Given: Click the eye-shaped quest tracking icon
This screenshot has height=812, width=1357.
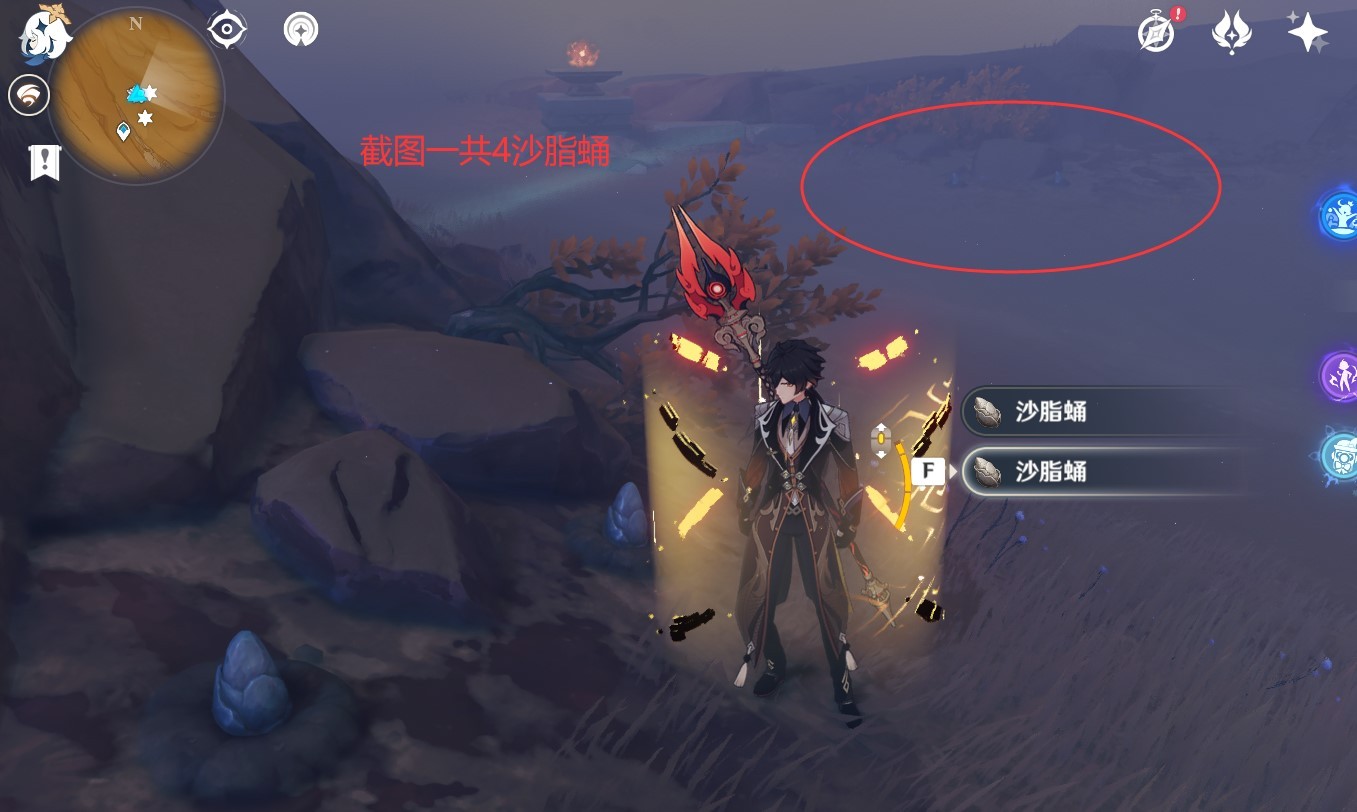Looking at the screenshot, I should [x=225, y=28].
